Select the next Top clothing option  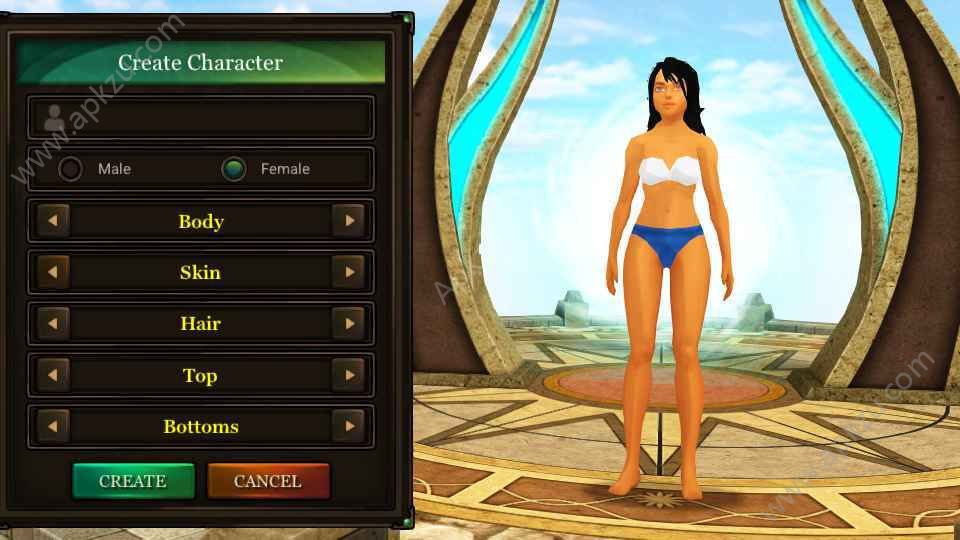348,376
